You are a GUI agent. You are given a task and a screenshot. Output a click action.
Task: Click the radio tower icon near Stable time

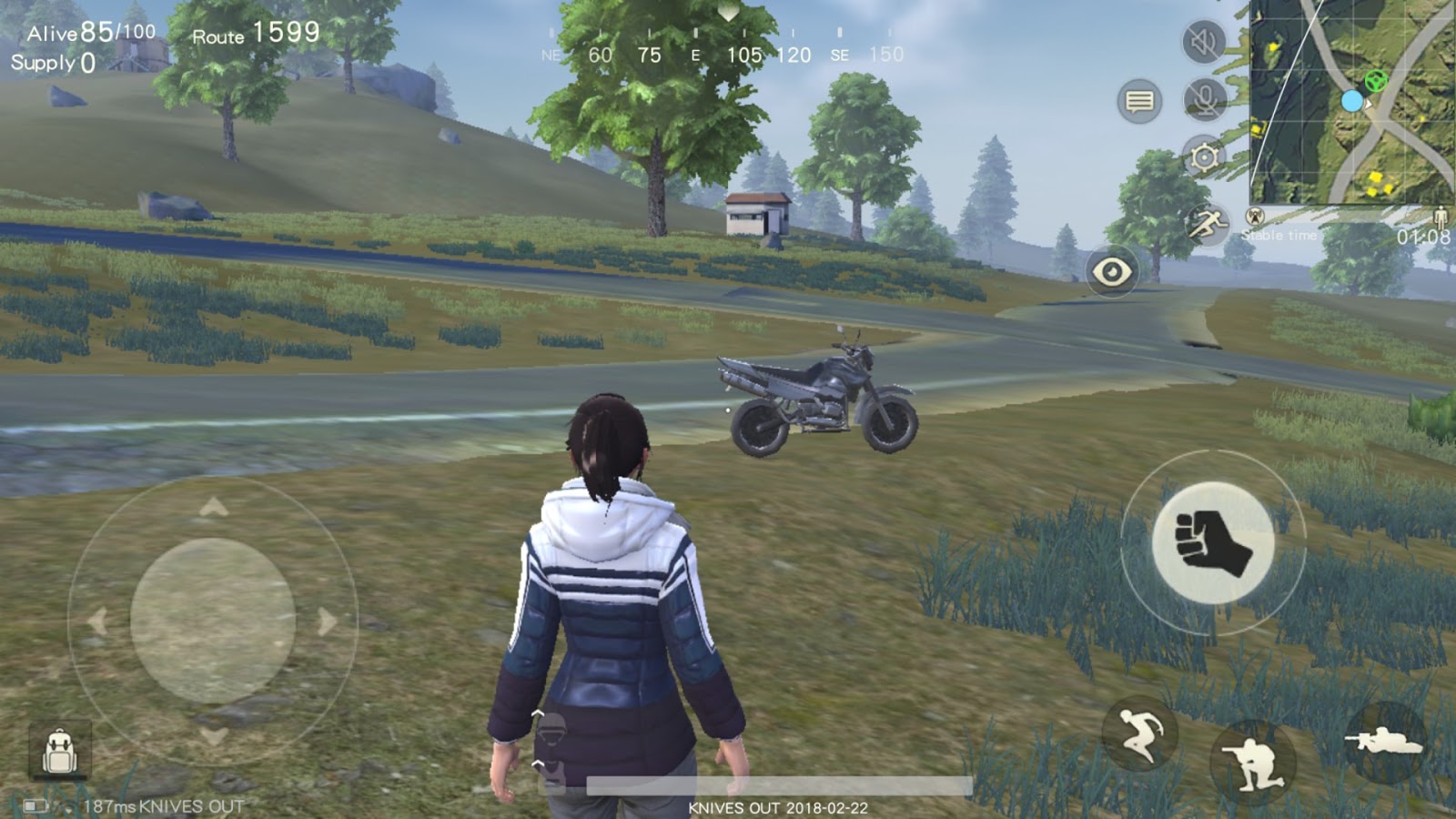[x=1255, y=217]
